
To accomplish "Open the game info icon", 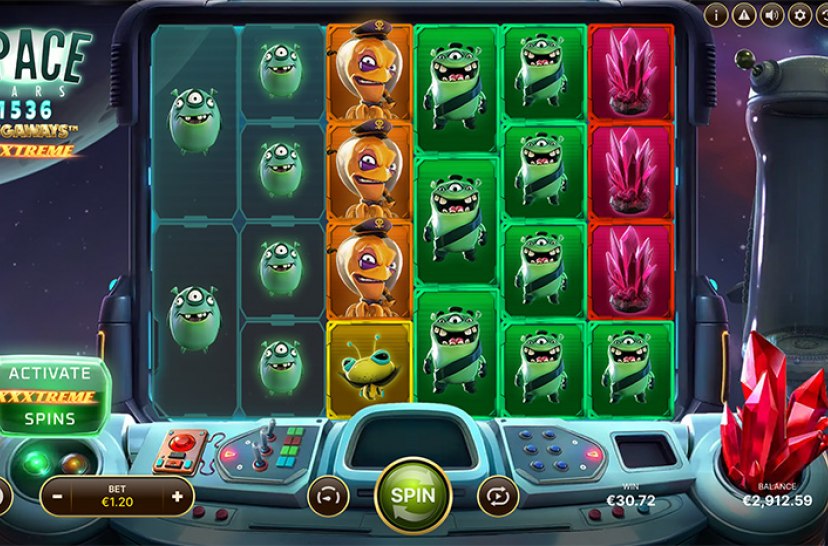I will click(x=715, y=14).
